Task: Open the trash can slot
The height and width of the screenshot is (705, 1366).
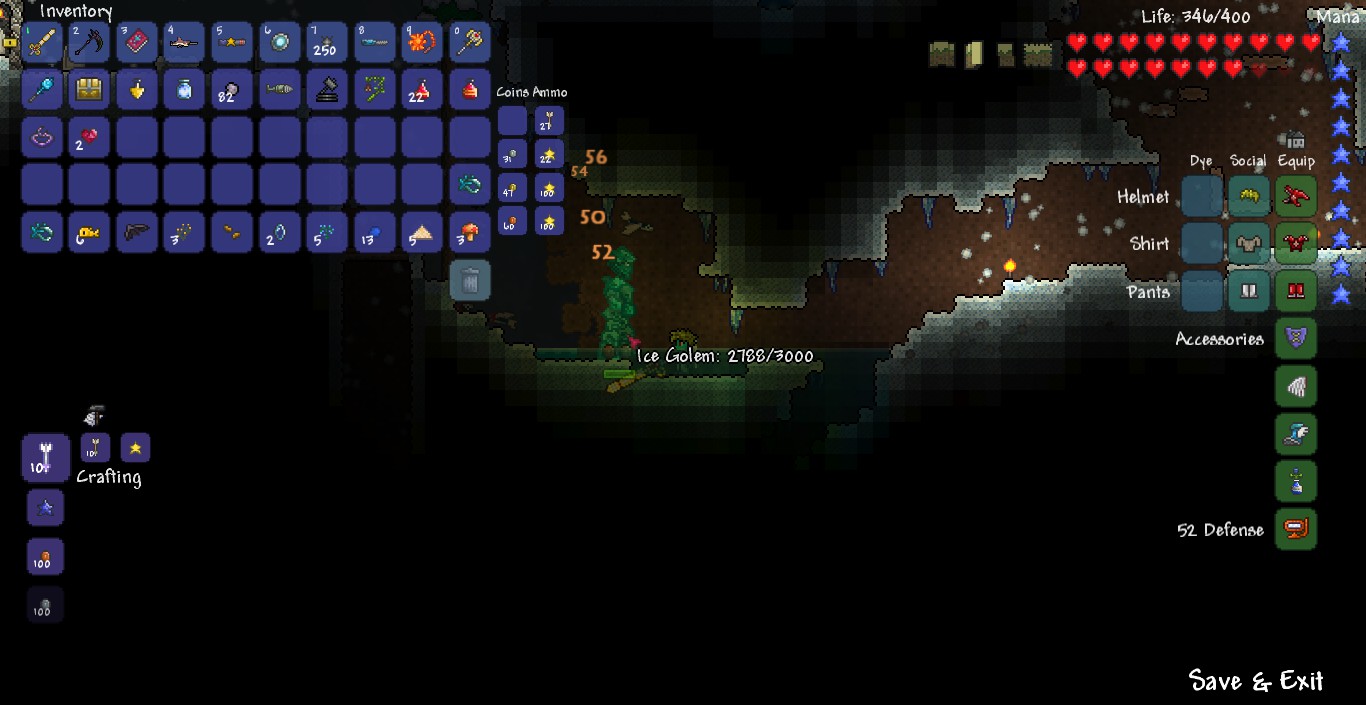Action: (x=469, y=281)
